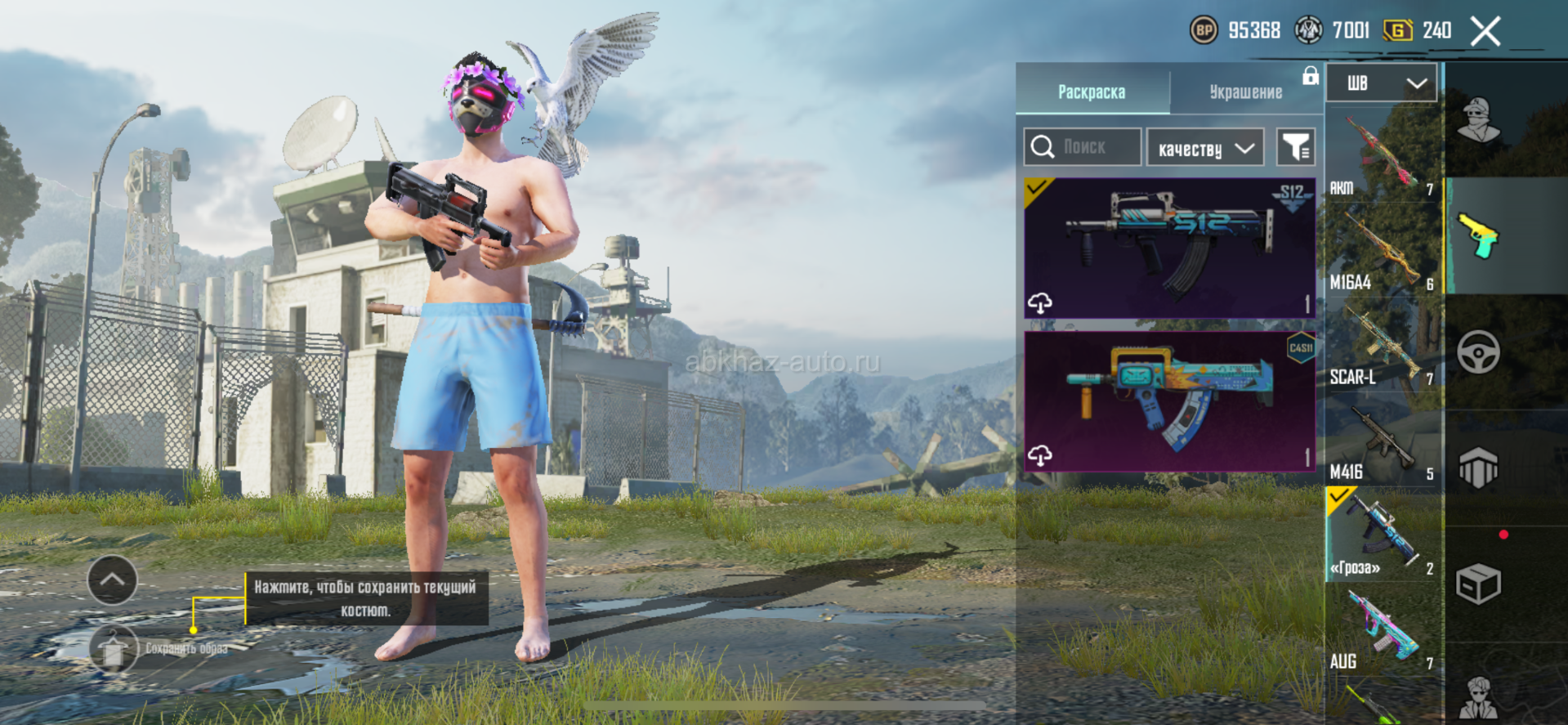Choose the C4S11 blue-orange Groza skin
1568x725 pixels.
1169,401
